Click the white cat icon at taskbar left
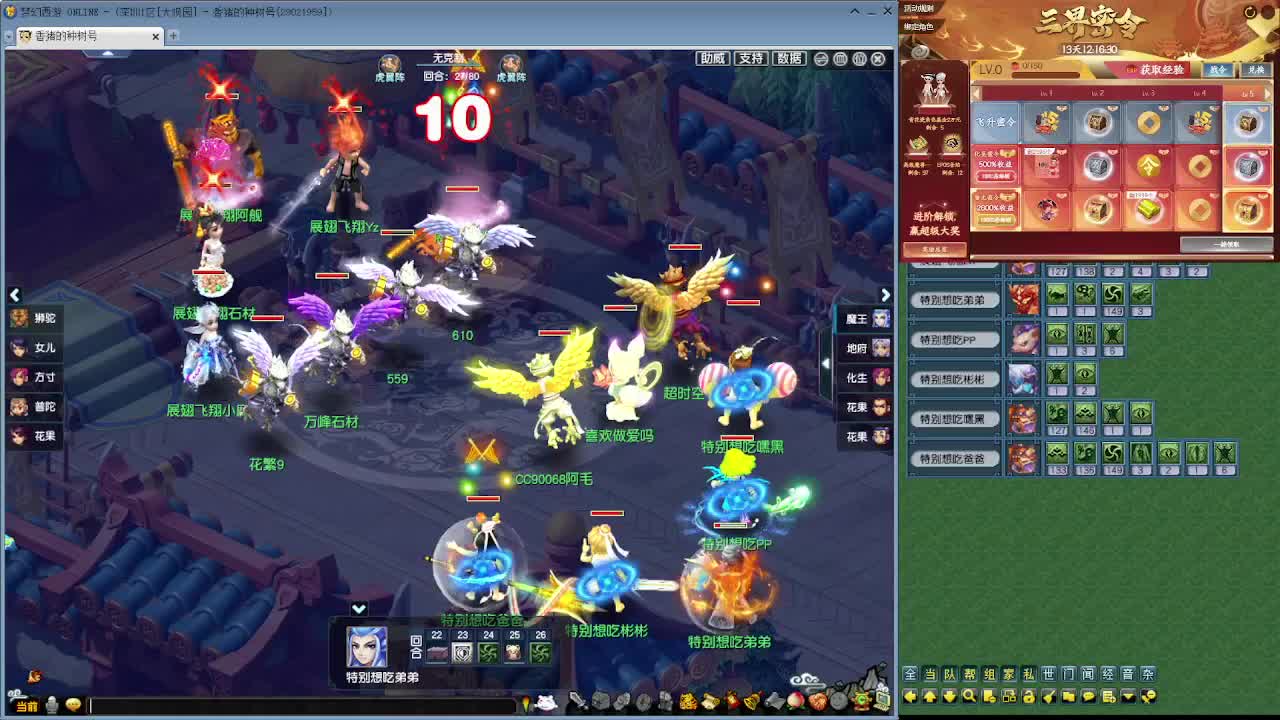The width and height of the screenshot is (1280, 720). tap(548, 700)
